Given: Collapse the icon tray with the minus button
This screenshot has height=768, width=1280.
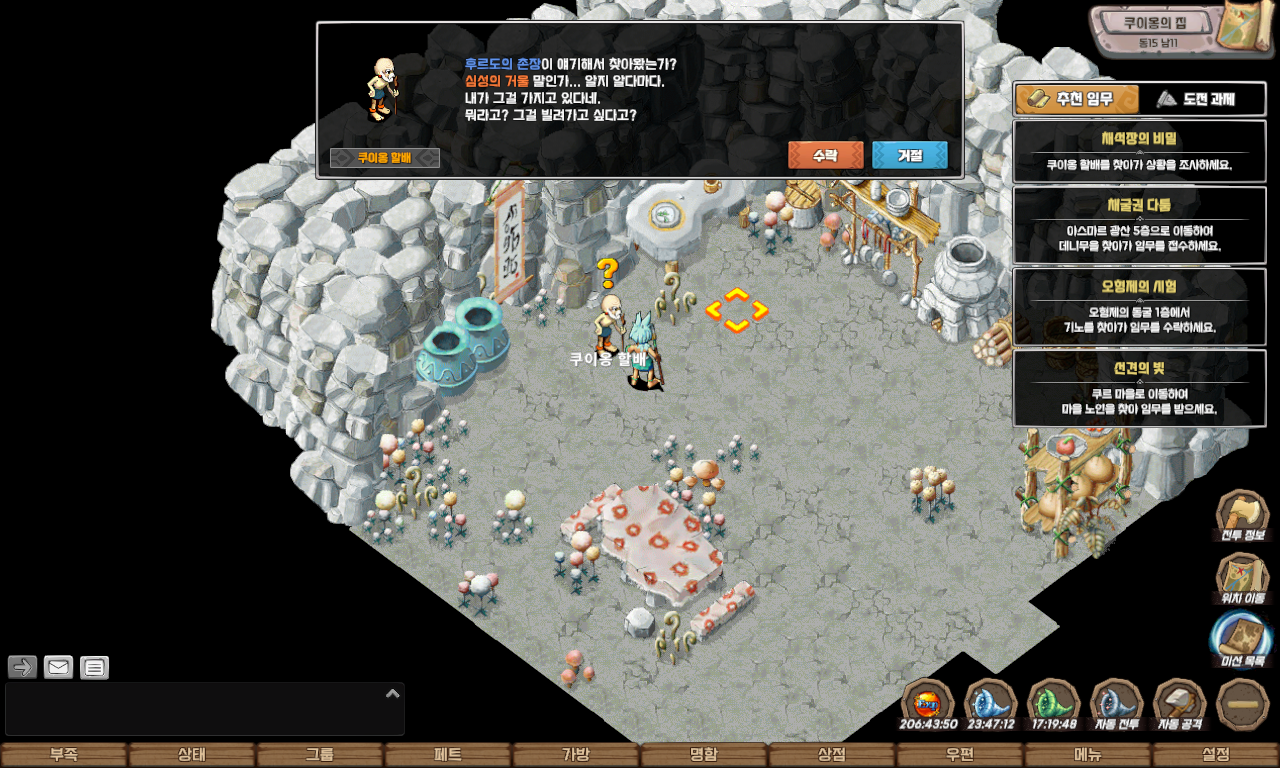Looking at the screenshot, I should click(1243, 704).
